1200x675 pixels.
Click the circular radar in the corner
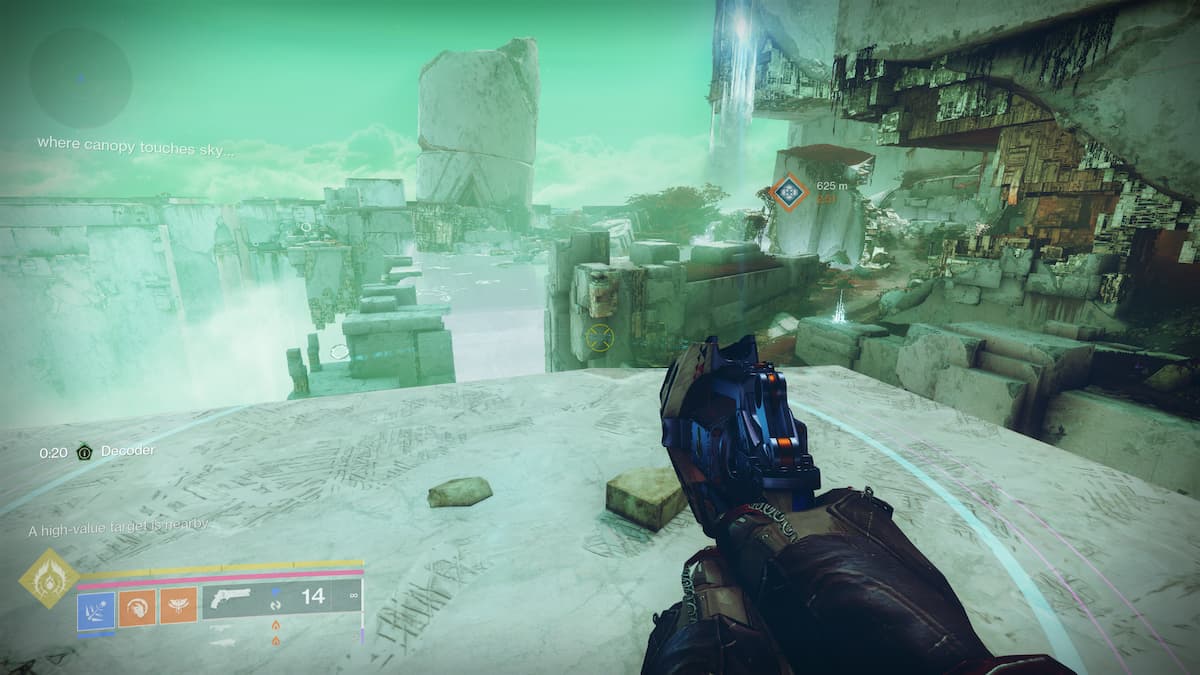pos(80,77)
